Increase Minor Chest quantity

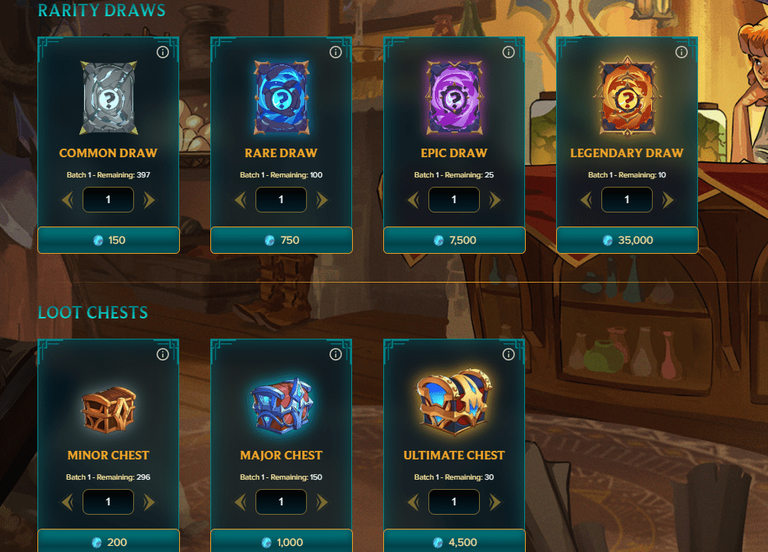click(149, 502)
